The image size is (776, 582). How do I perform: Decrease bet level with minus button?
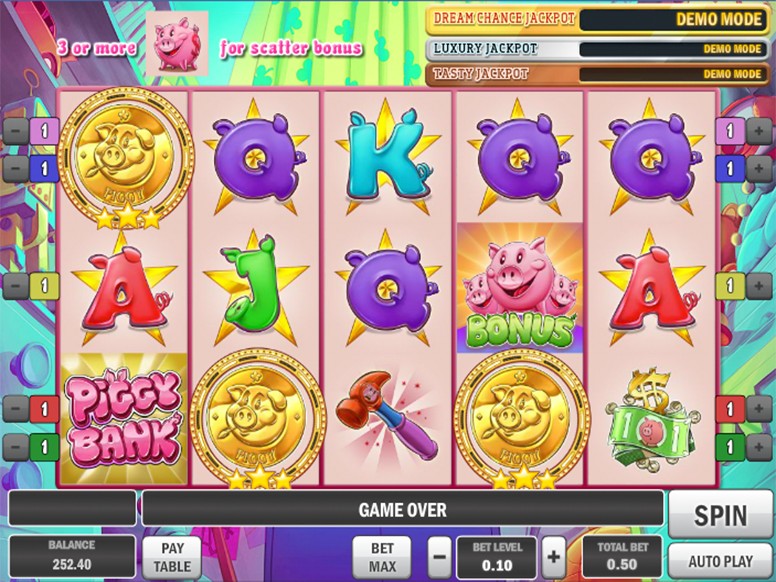(440, 557)
